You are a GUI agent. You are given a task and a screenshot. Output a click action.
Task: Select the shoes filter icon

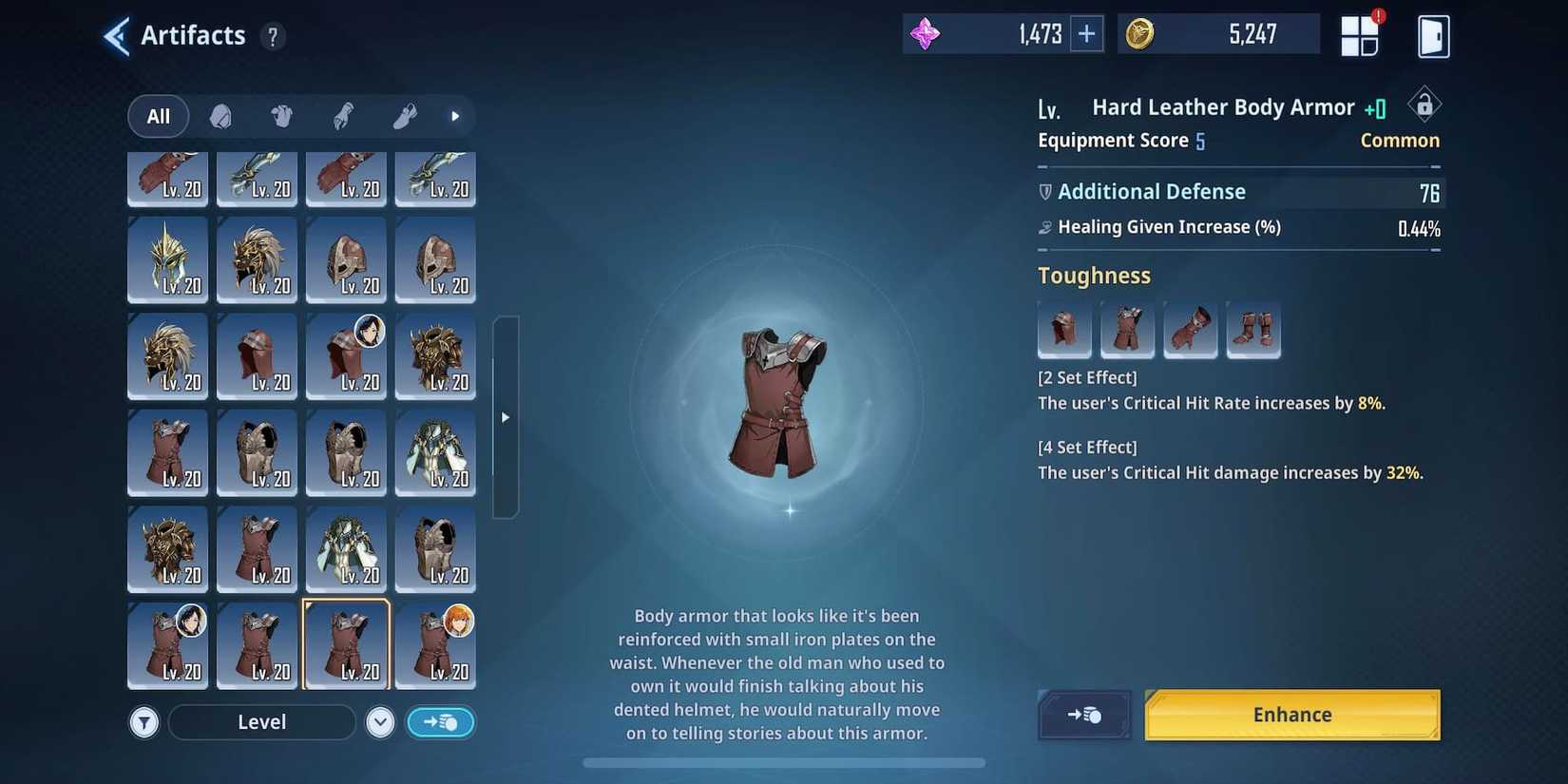pos(403,116)
